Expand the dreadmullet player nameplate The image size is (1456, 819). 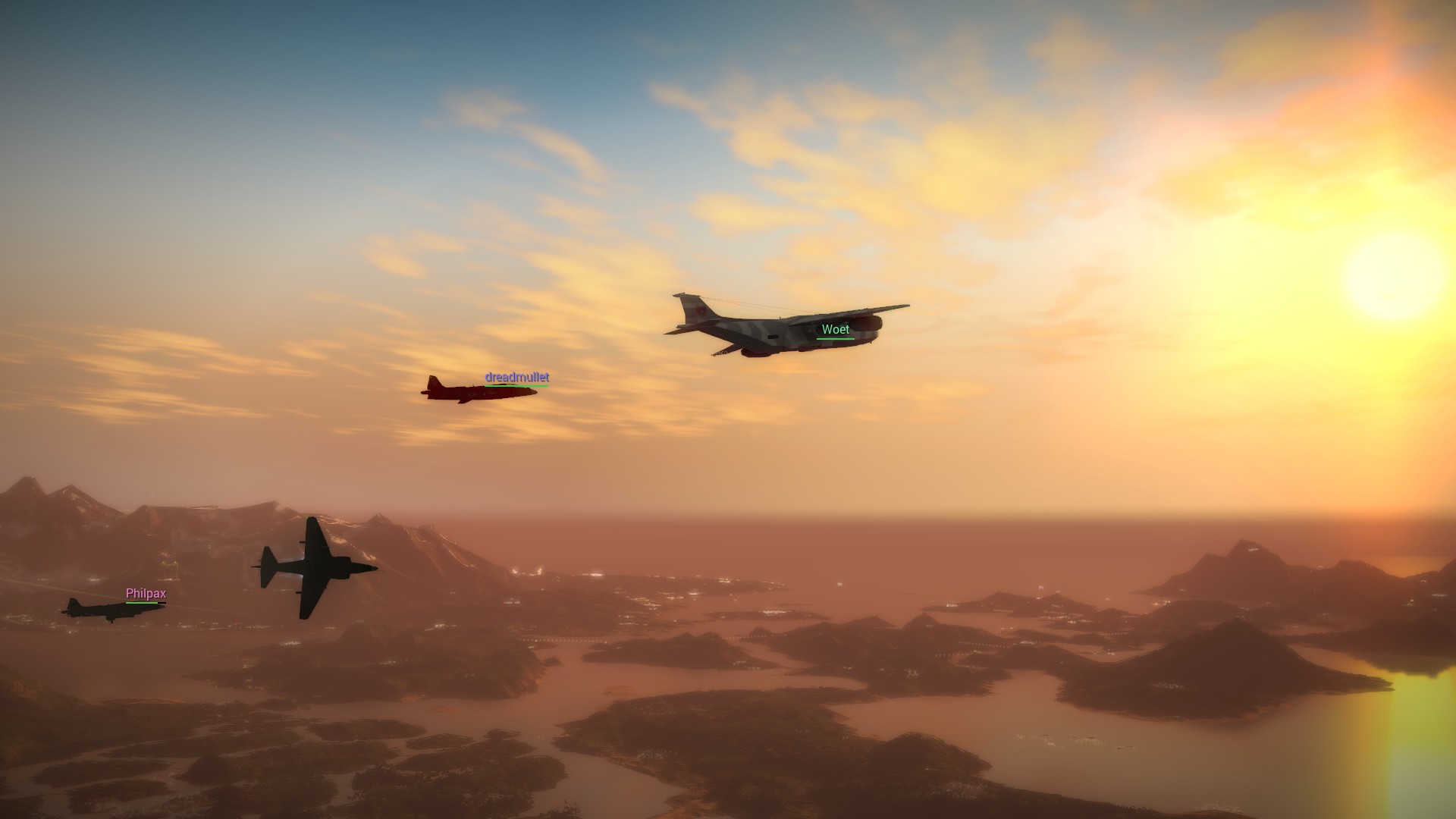pos(516,377)
